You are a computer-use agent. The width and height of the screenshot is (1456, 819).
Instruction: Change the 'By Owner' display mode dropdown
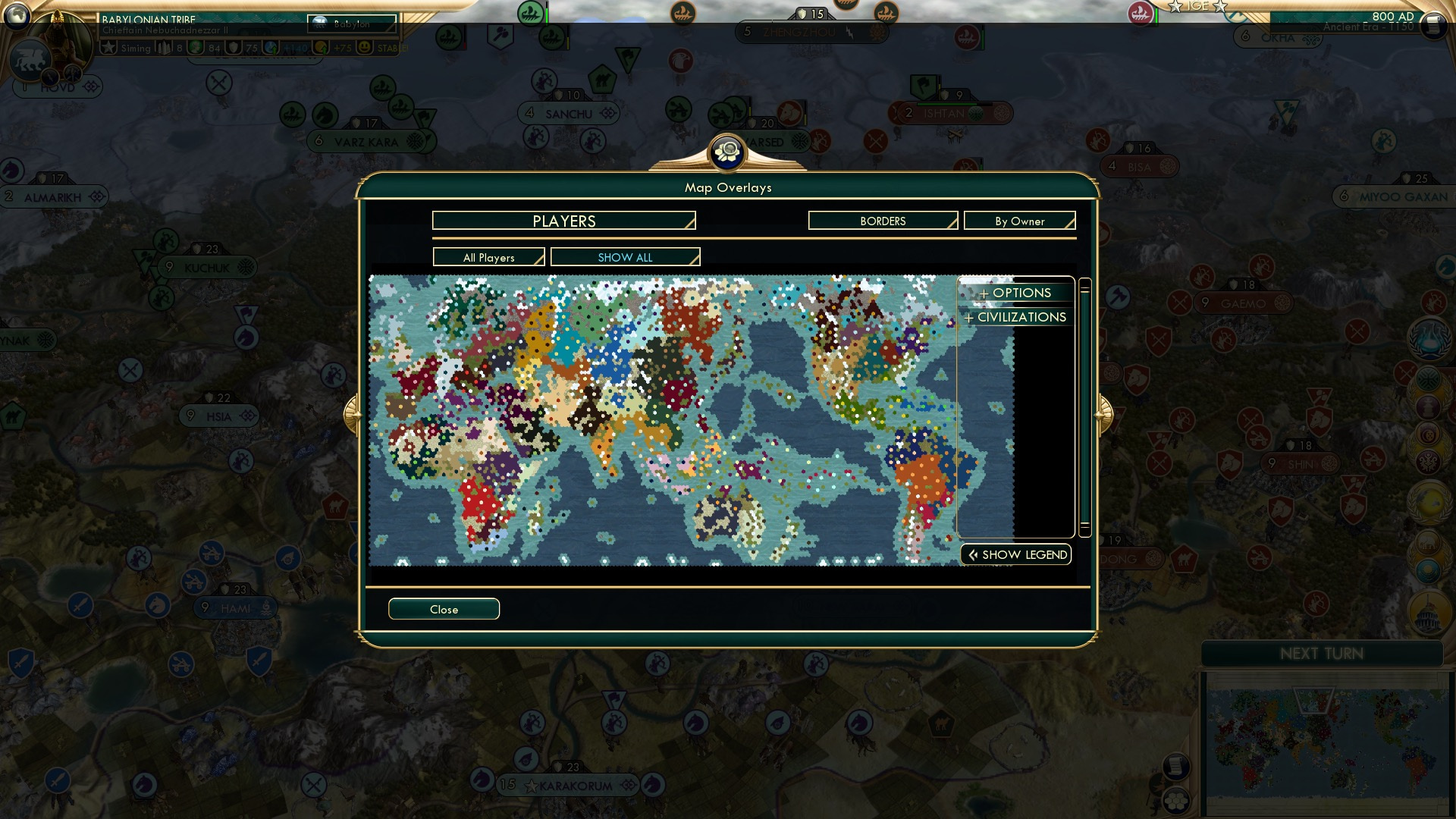1019,221
